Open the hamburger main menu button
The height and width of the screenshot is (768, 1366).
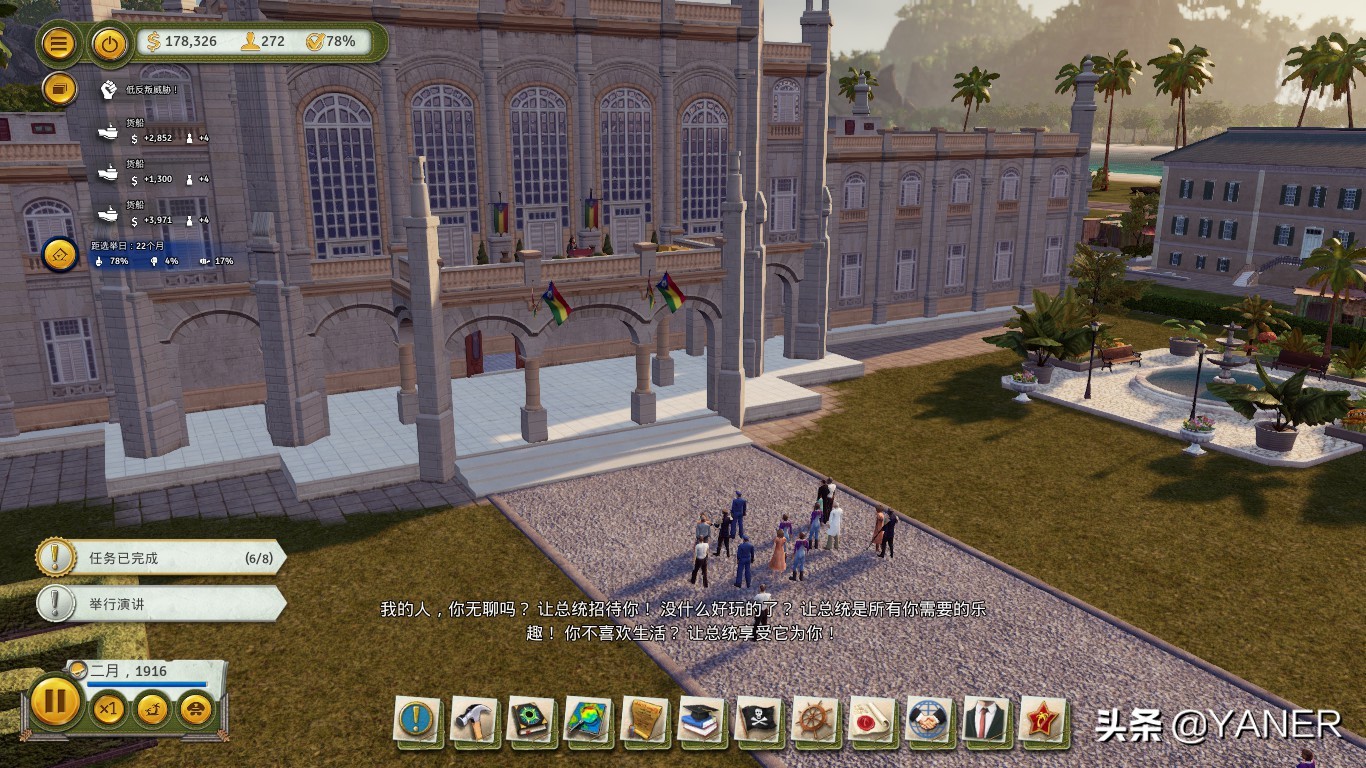tap(60, 43)
